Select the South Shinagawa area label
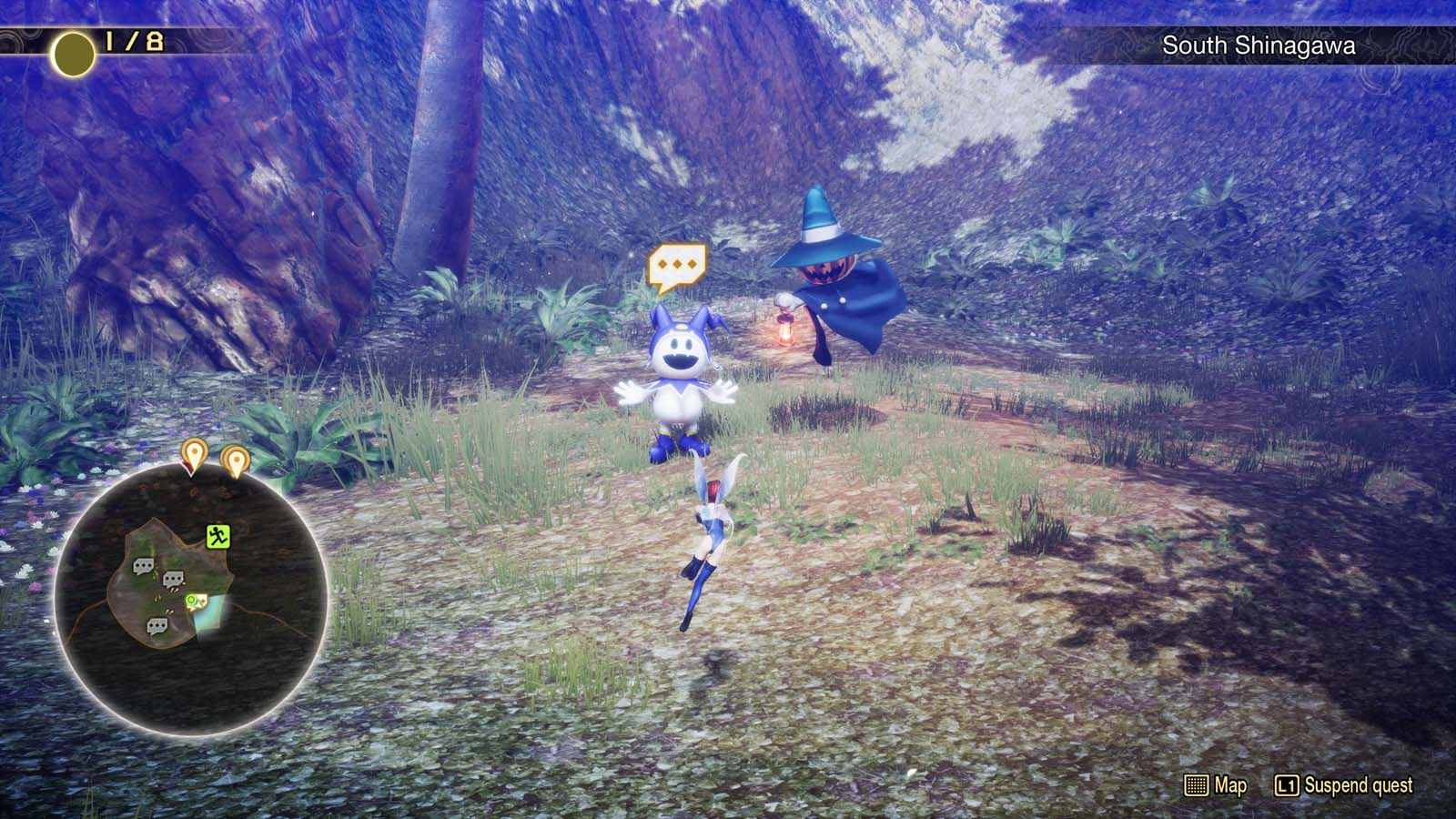This screenshot has width=1456, height=819. pyautogui.click(x=1259, y=45)
